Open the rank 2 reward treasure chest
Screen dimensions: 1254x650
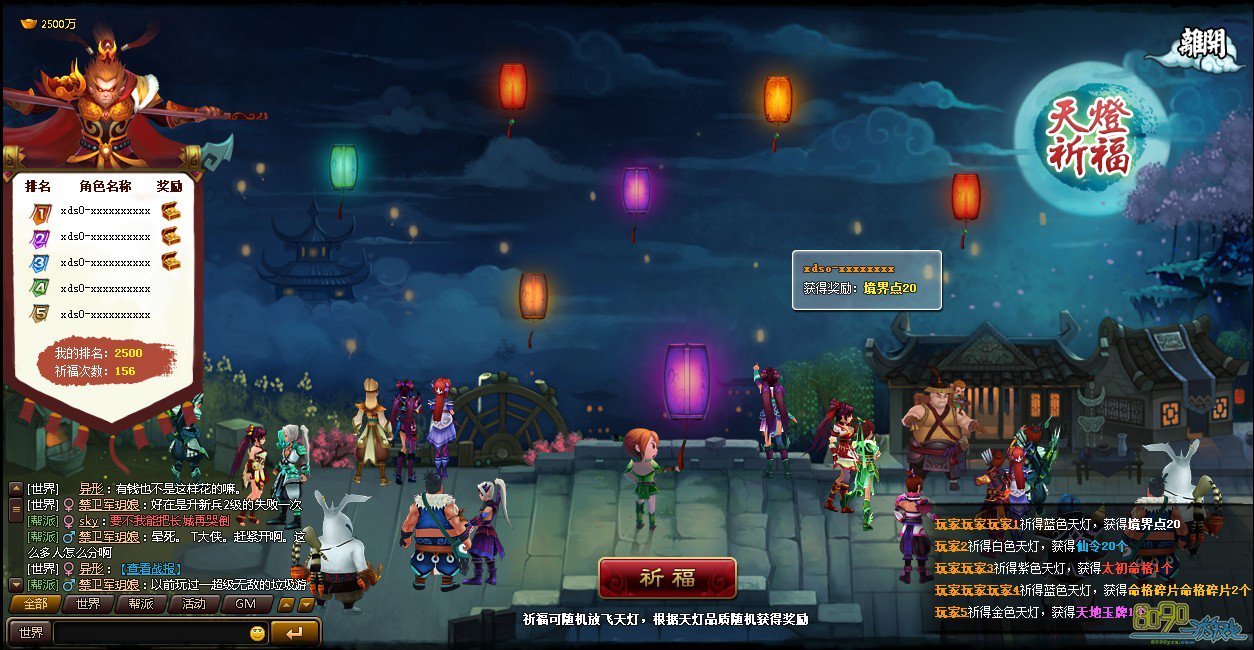(x=171, y=237)
